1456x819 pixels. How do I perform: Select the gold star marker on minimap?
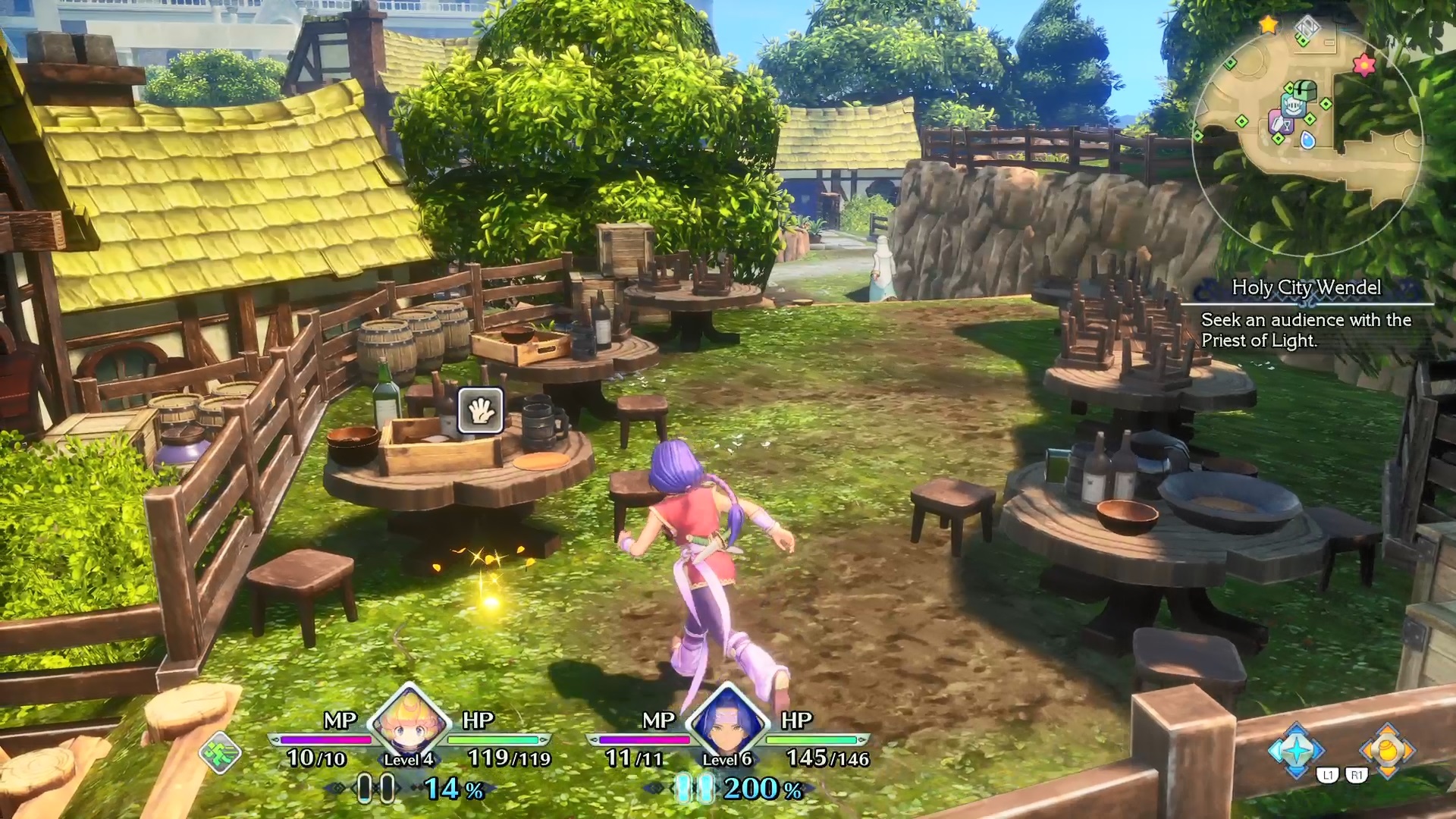pyautogui.click(x=1268, y=25)
